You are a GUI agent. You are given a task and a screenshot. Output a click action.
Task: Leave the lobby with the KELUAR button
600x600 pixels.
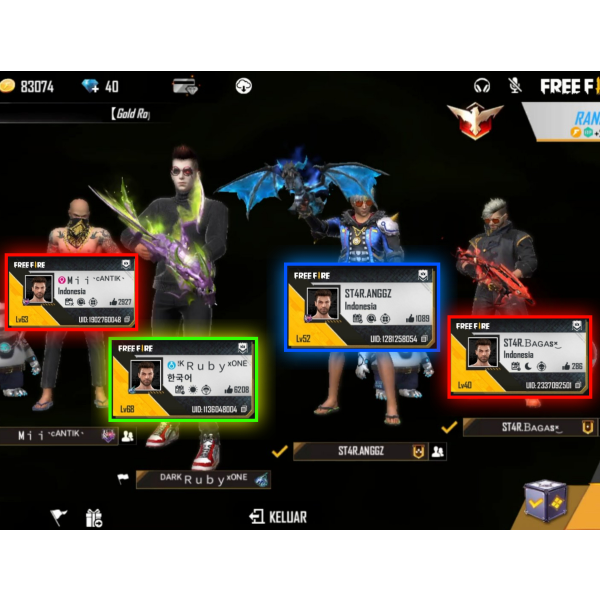tap(278, 517)
